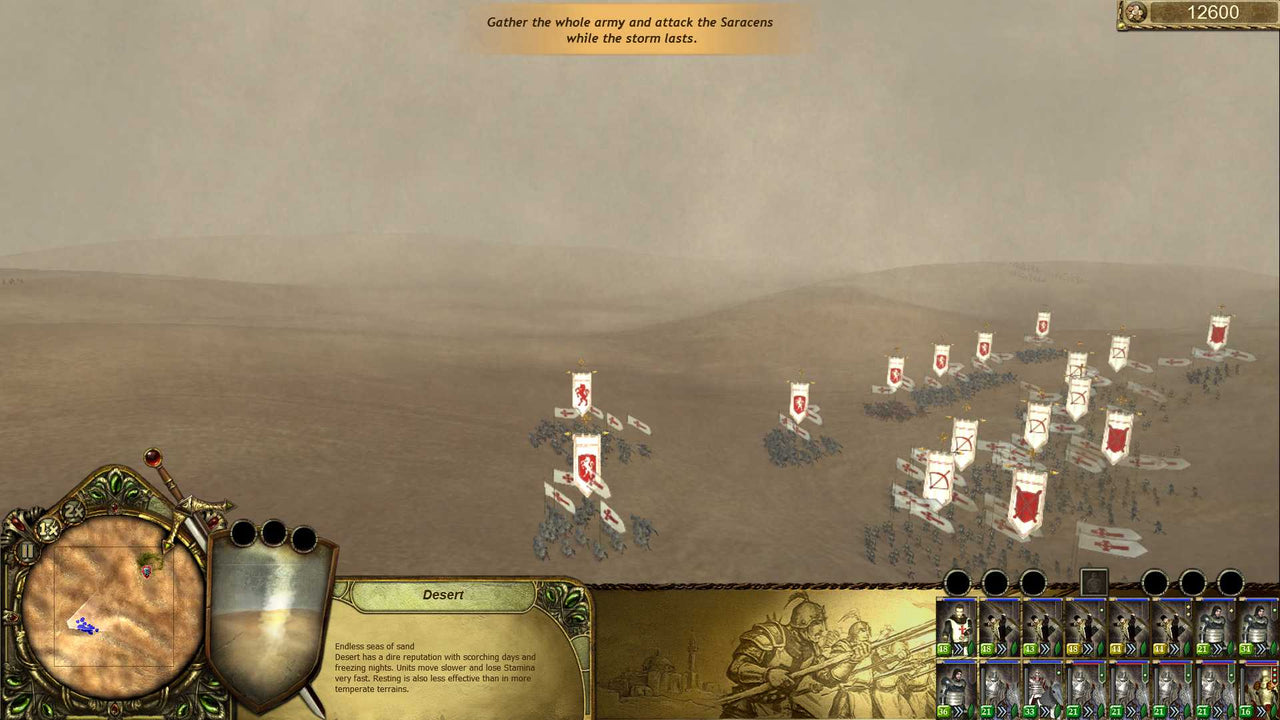
Task: Click the double chevron icon on the 36-man unit card
Action: (x=959, y=711)
